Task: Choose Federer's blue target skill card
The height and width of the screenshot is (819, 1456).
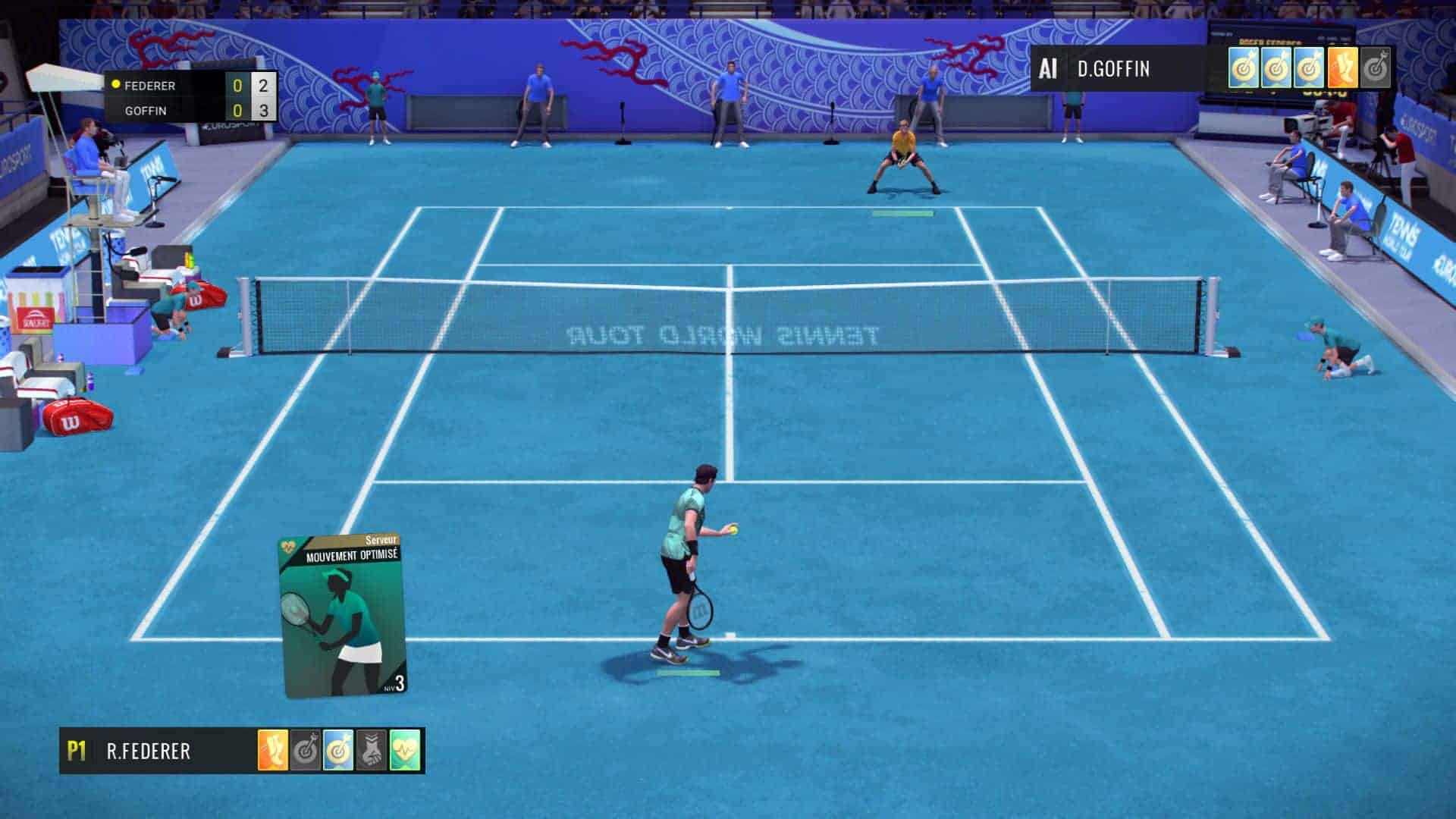Action: (338, 751)
